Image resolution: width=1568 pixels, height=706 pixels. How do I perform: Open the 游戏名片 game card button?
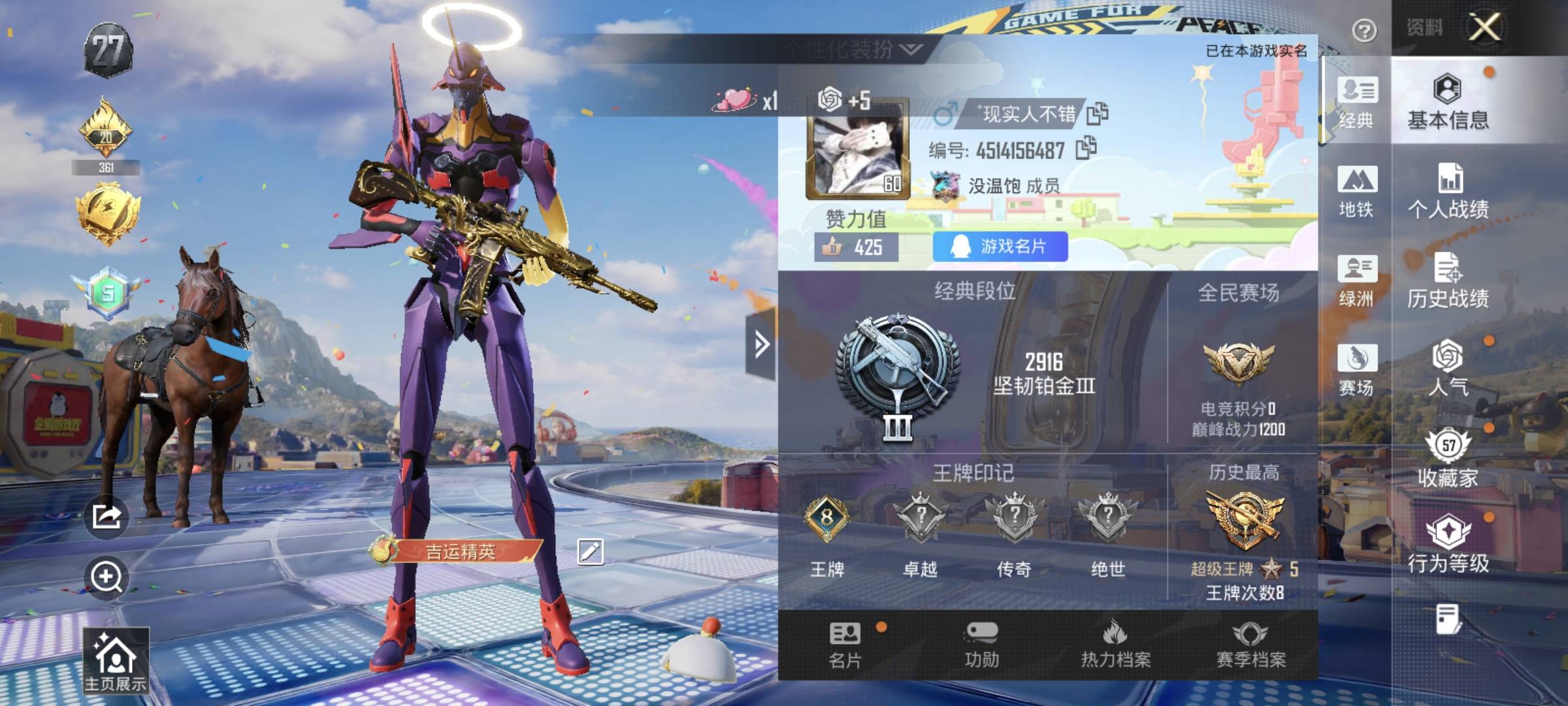coord(1000,246)
